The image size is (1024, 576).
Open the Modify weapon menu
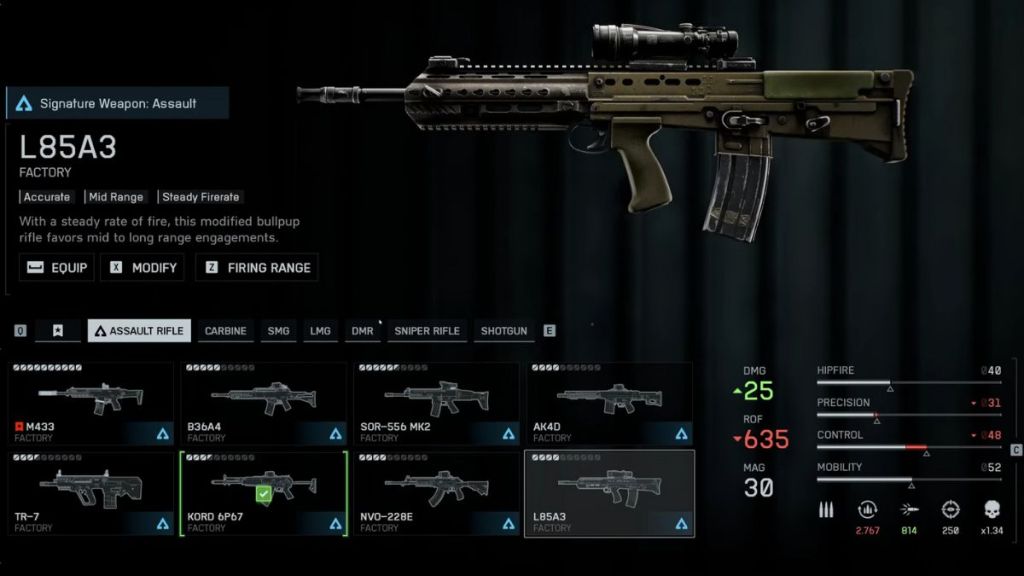coord(142,268)
